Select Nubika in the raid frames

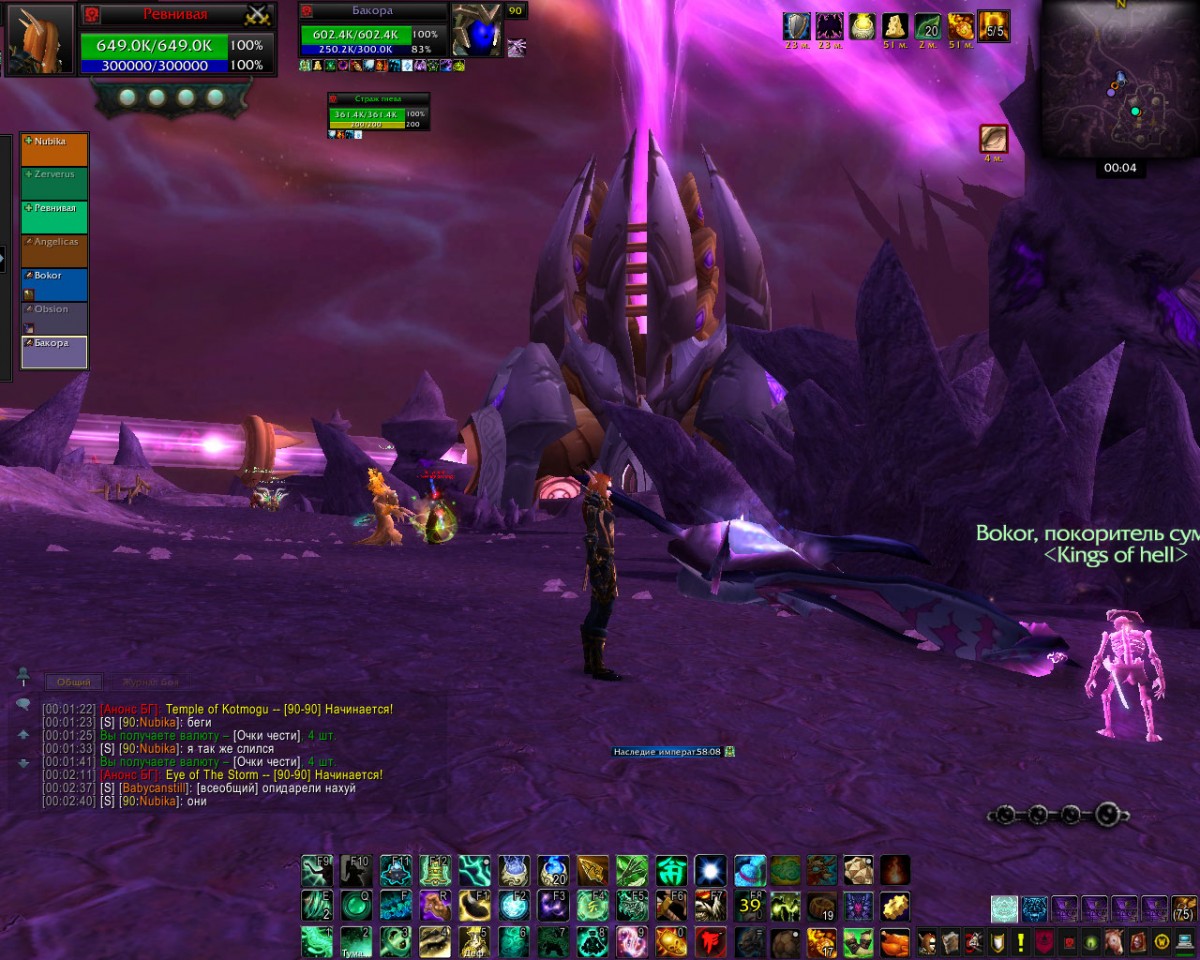point(55,150)
